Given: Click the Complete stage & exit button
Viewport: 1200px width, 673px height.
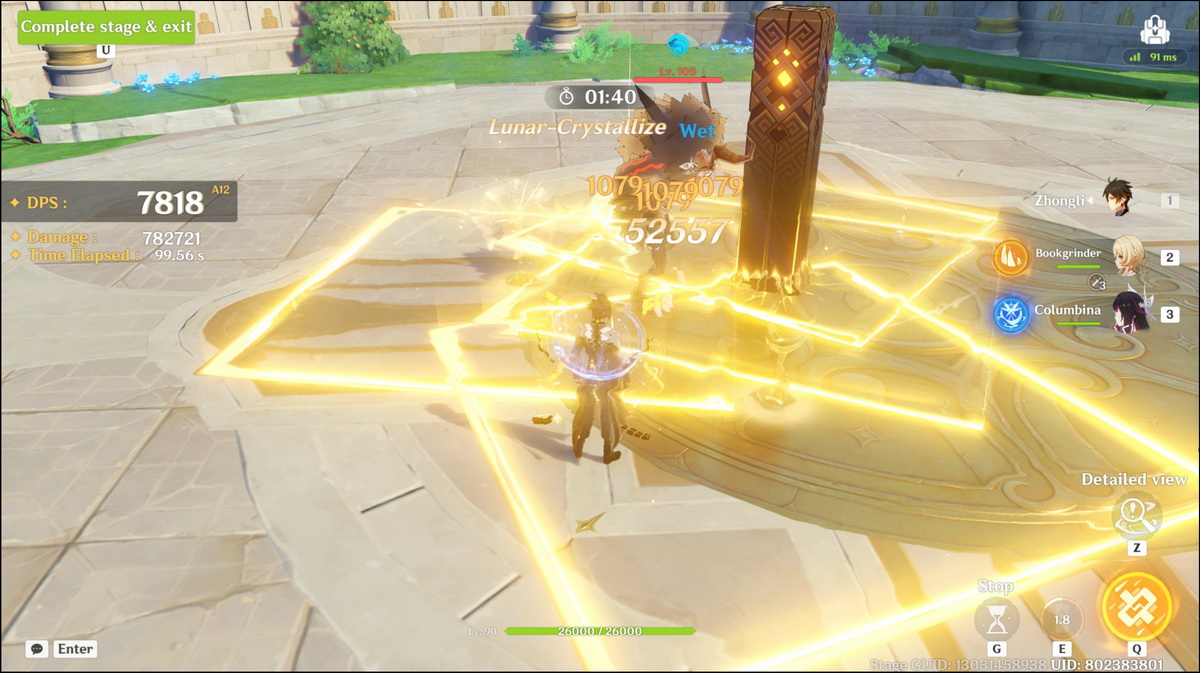Looking at the screenshot, I should [x=106, y=27].
